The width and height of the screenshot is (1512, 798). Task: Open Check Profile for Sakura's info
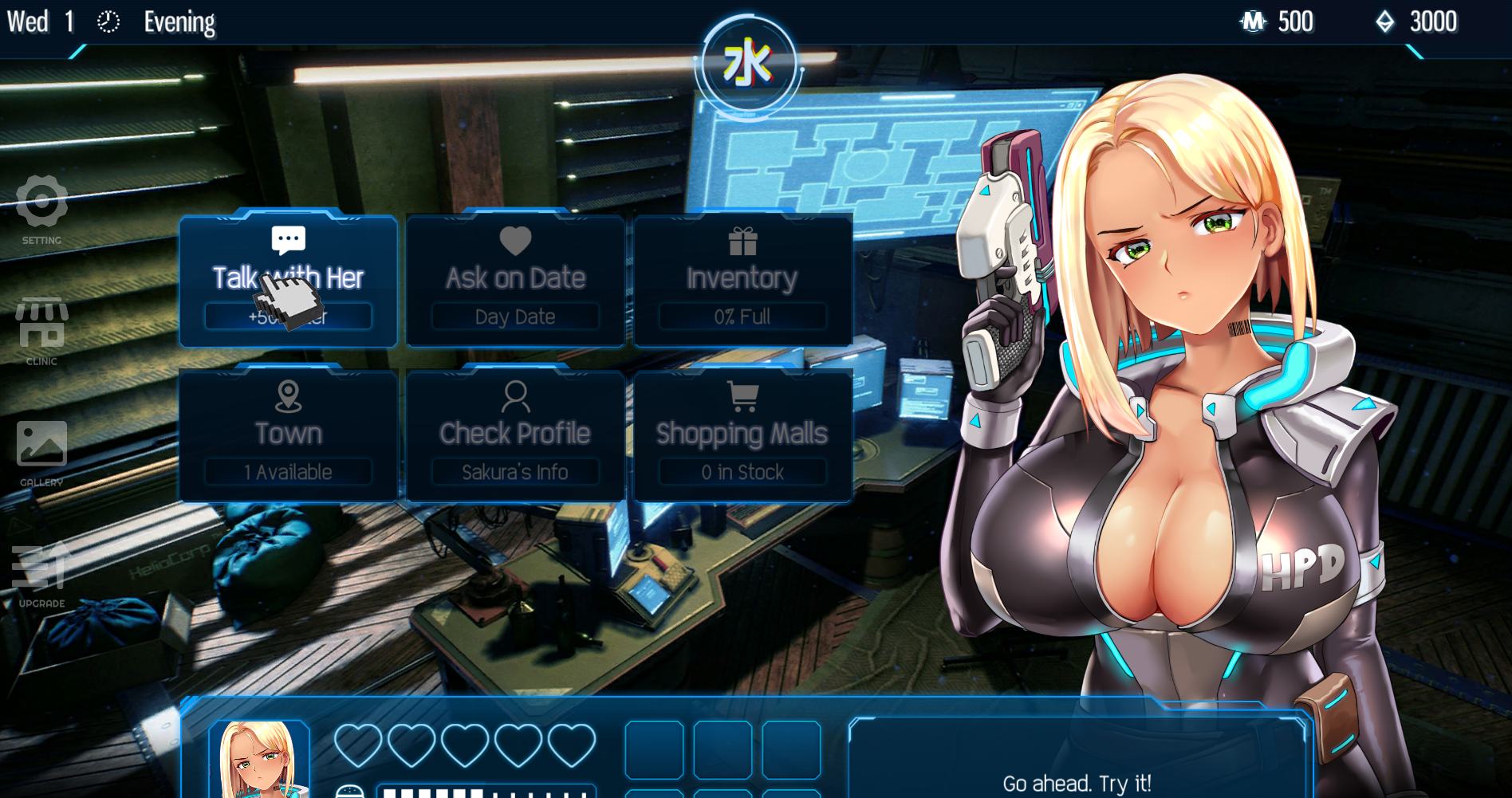[x=515, y=434]
